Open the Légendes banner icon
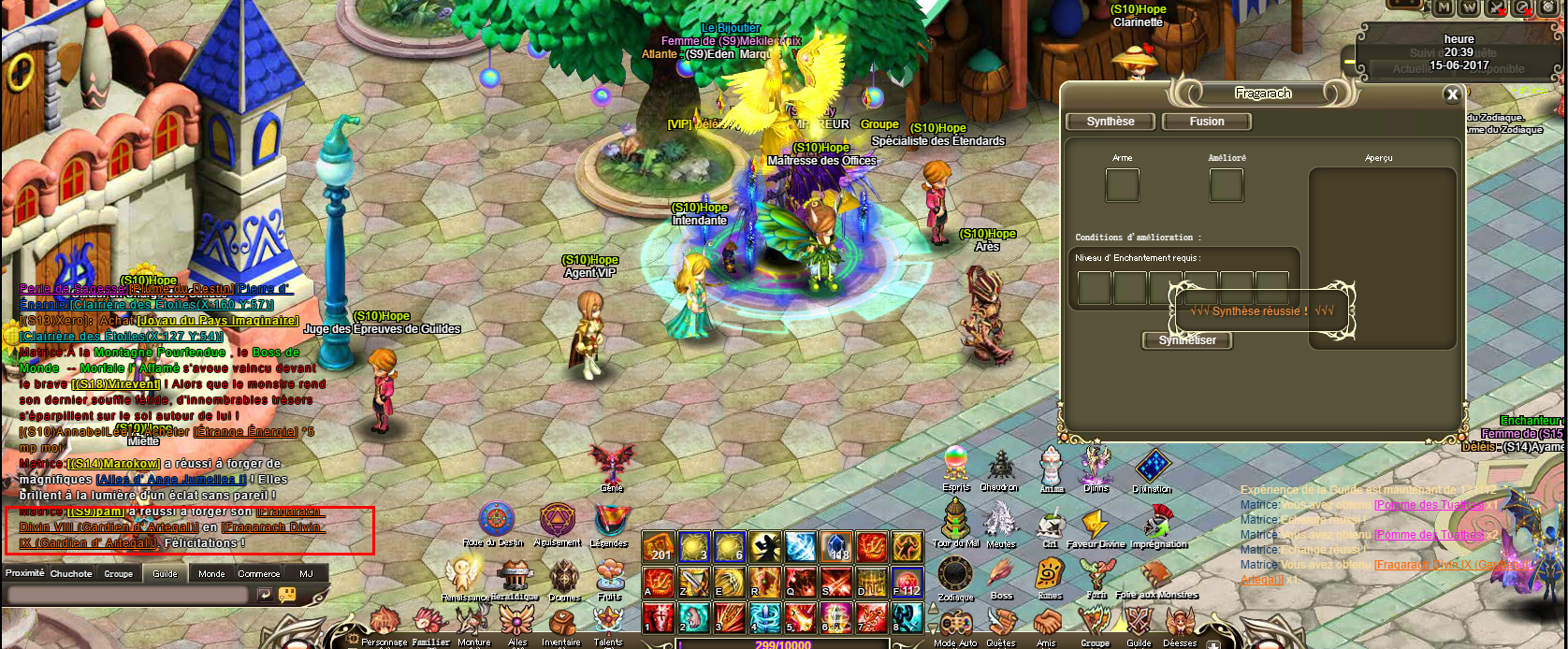 click(609, 520)
